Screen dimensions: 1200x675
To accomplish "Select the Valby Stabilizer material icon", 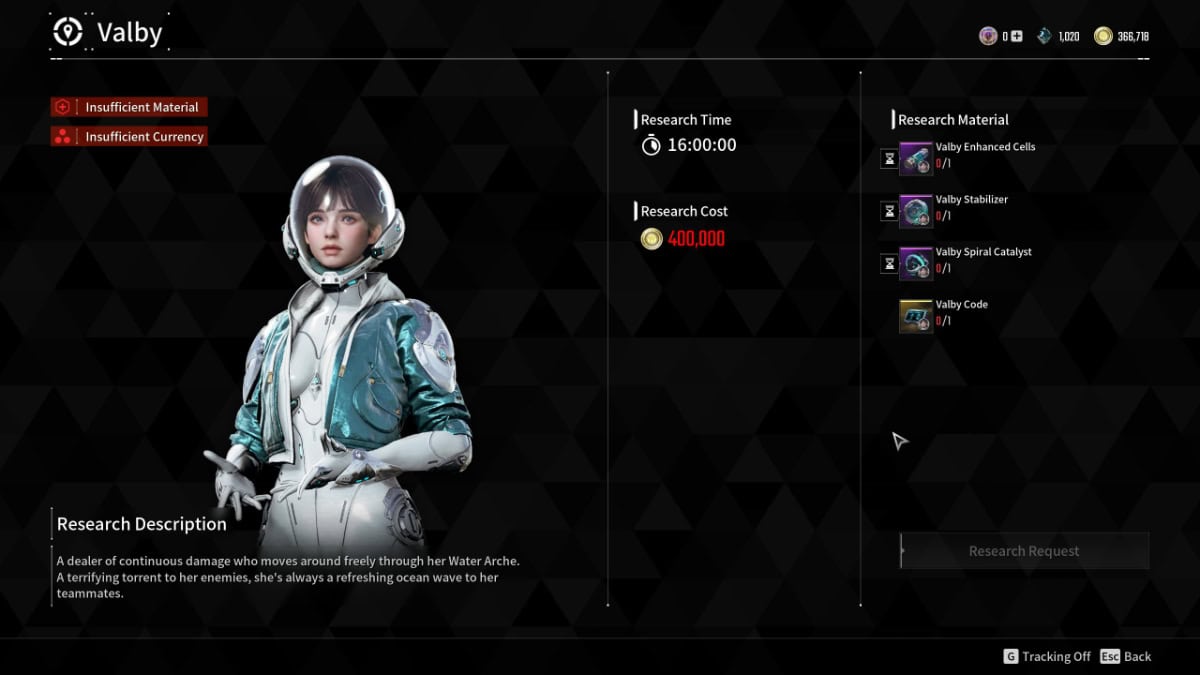I will [916, 211].
